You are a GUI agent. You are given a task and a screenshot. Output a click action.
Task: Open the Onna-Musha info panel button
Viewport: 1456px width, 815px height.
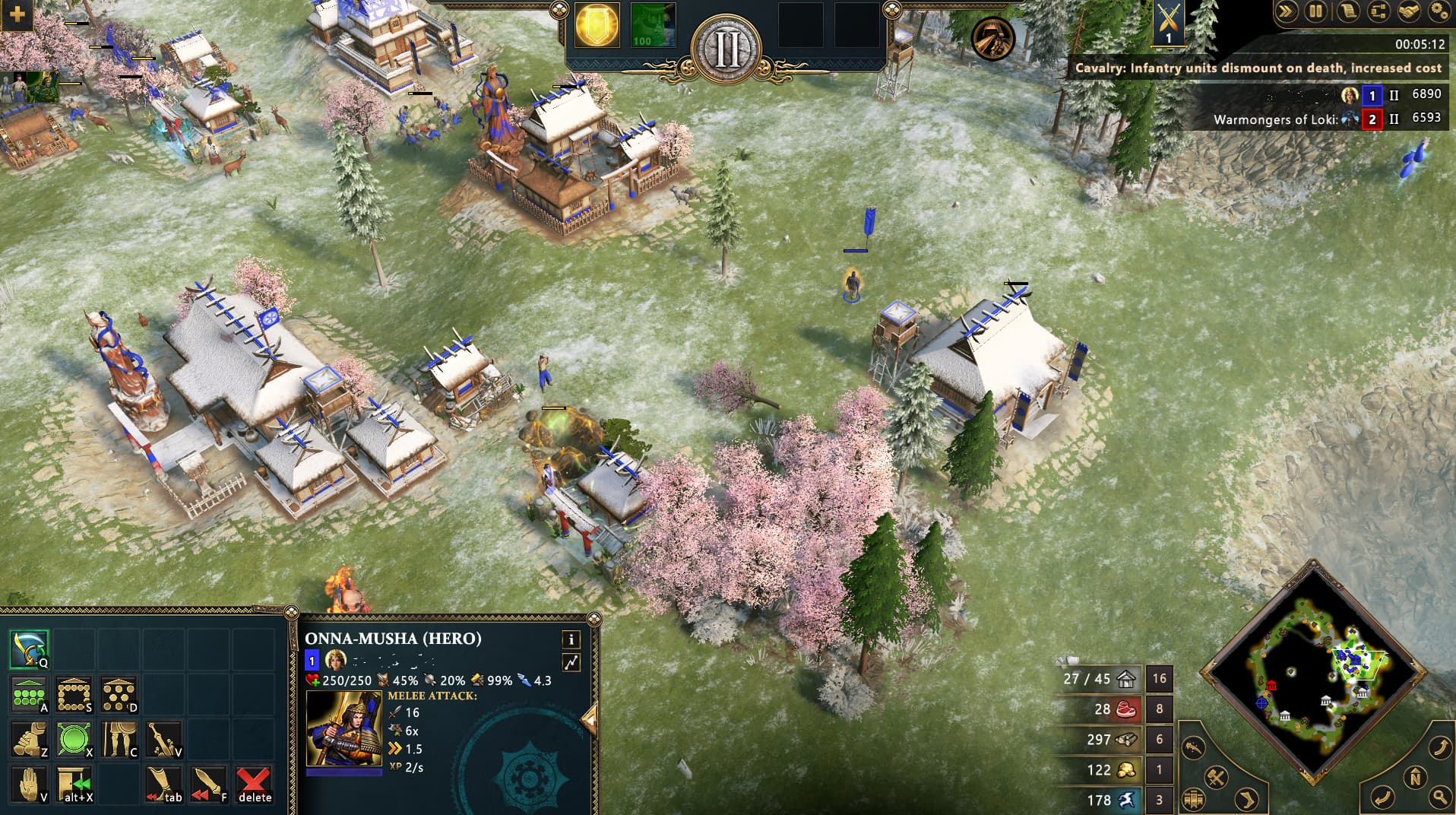pyautogui.click(x=571, y=639)
